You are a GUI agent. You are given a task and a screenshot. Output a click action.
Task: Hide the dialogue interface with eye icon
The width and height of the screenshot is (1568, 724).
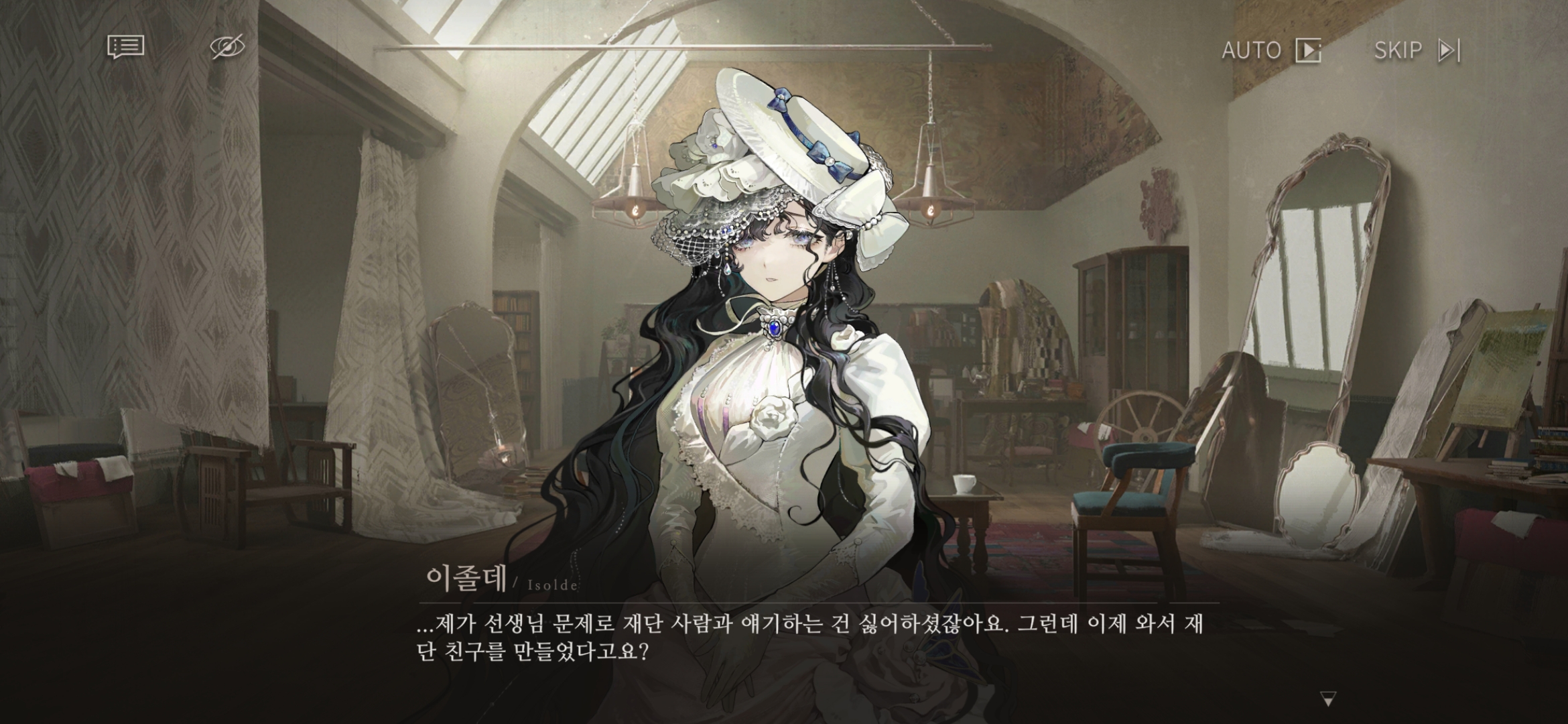click(x=227, y=47)
